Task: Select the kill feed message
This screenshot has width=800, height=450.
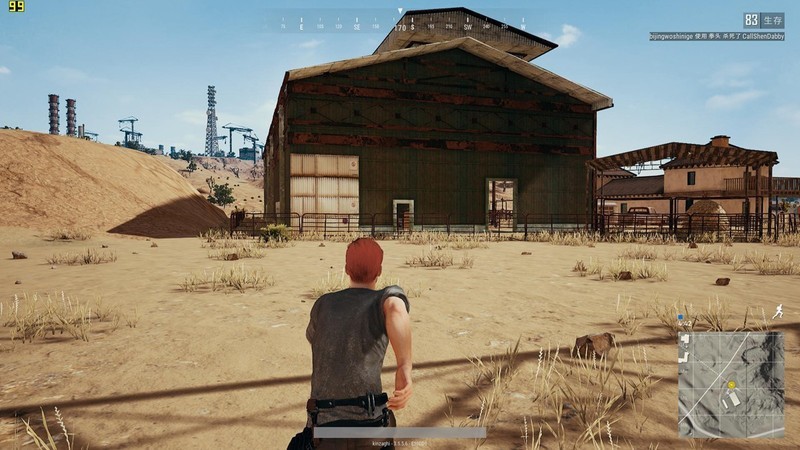Action: pos(716,35)
